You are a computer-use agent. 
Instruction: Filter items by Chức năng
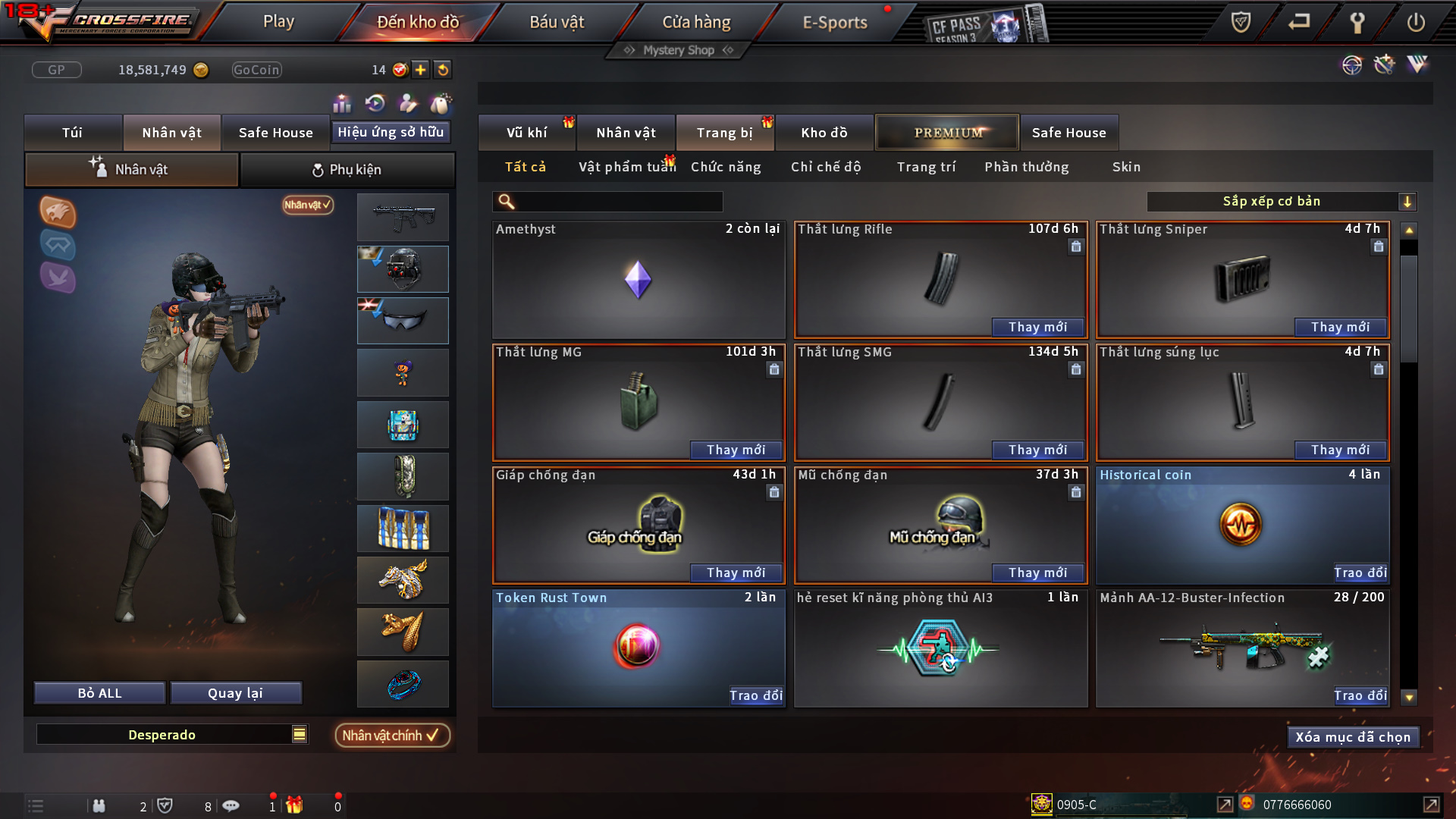(x=726, y=167)
